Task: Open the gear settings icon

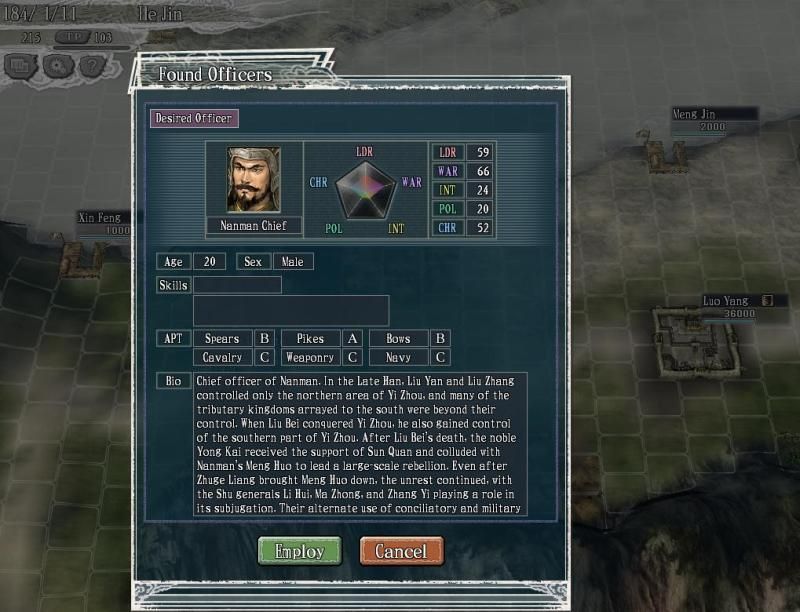Action: pyautogui.click(x=56, y=66)
